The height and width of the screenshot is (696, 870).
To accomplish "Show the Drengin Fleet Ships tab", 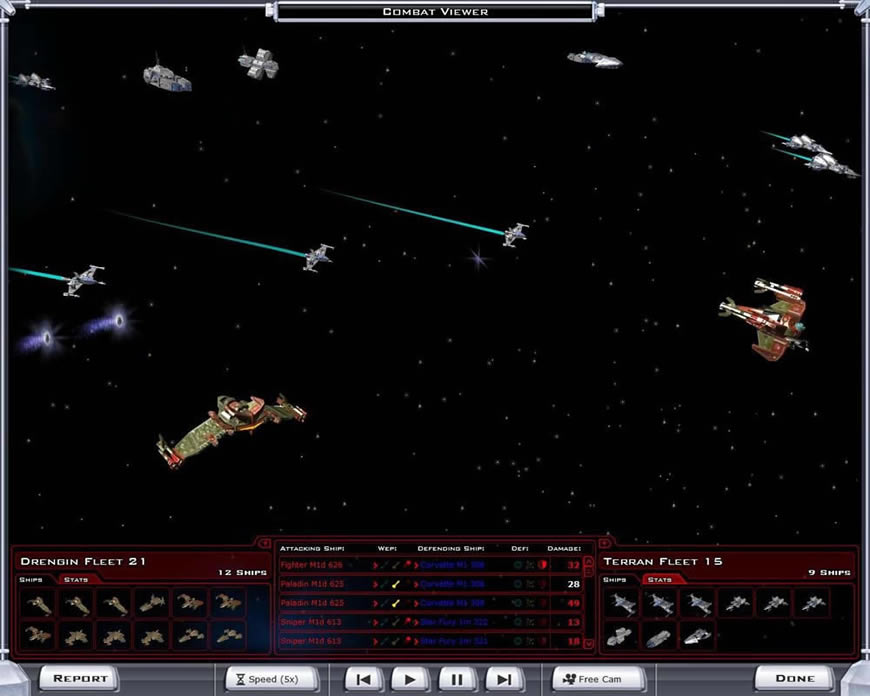I will click(31, 580).
